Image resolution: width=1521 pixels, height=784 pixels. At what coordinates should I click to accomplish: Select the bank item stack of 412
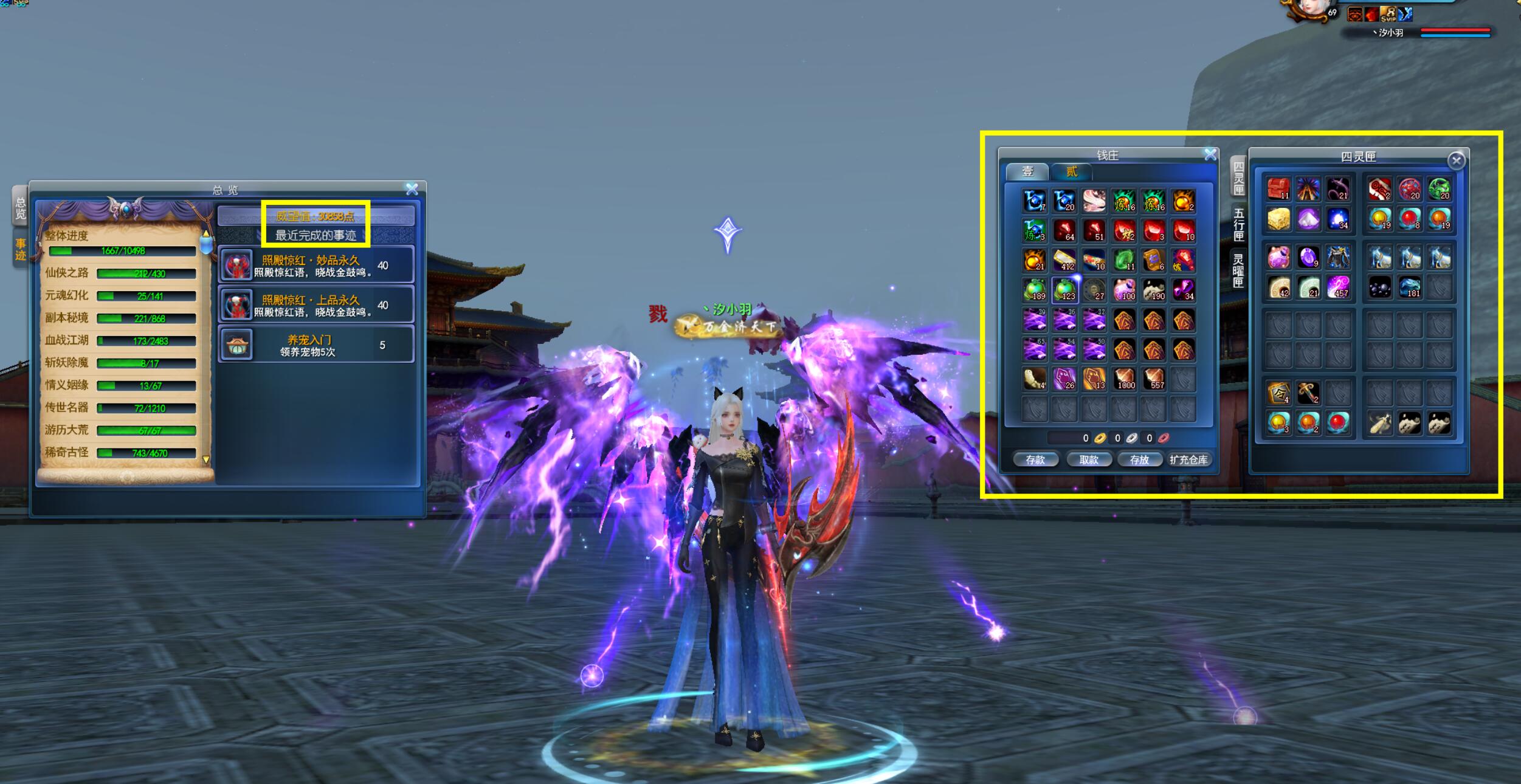click(x=1064, y=260)
